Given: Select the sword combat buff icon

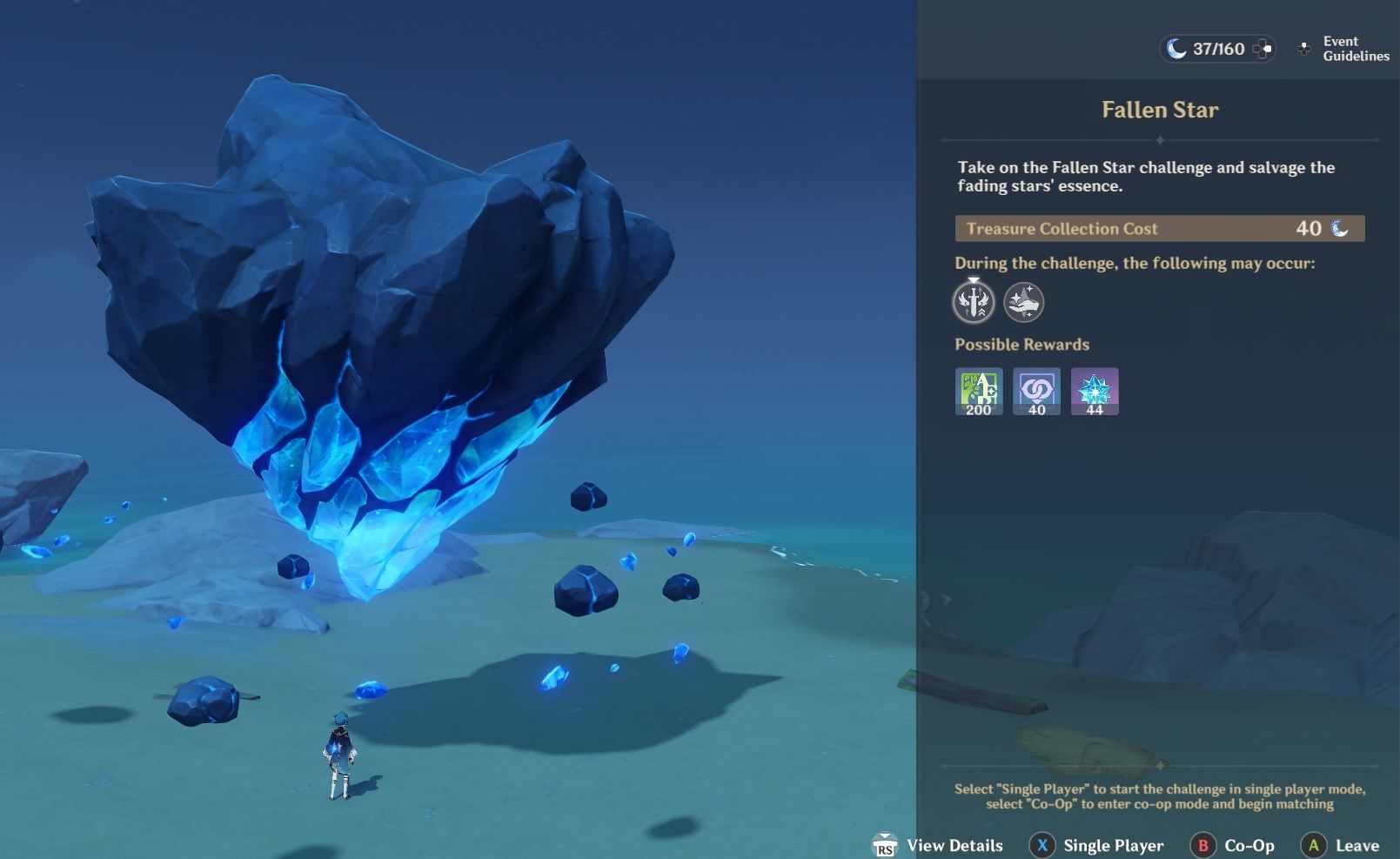Looking at the screenshot, I should click(975, 302).
